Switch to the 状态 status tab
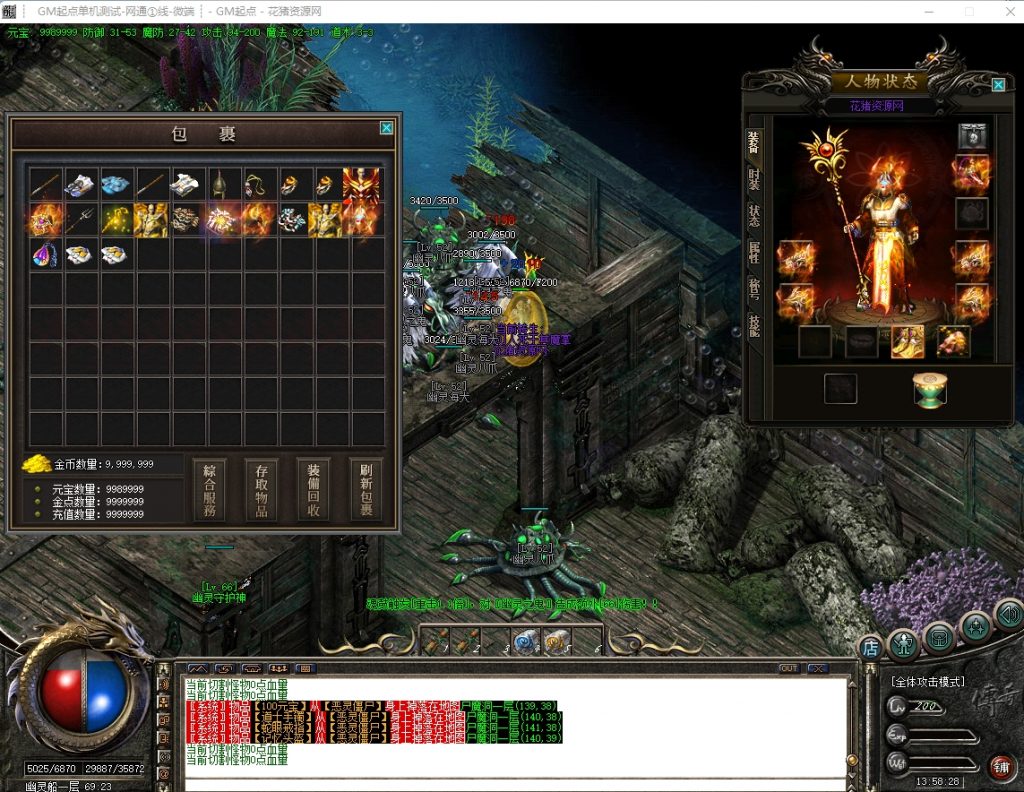 754,215
